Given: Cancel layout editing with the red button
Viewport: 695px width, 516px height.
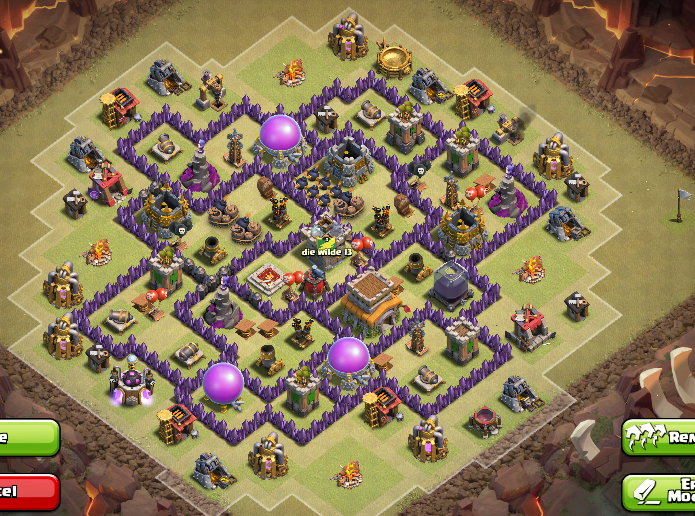Looking at the screenshot, I should pos(27,491).
